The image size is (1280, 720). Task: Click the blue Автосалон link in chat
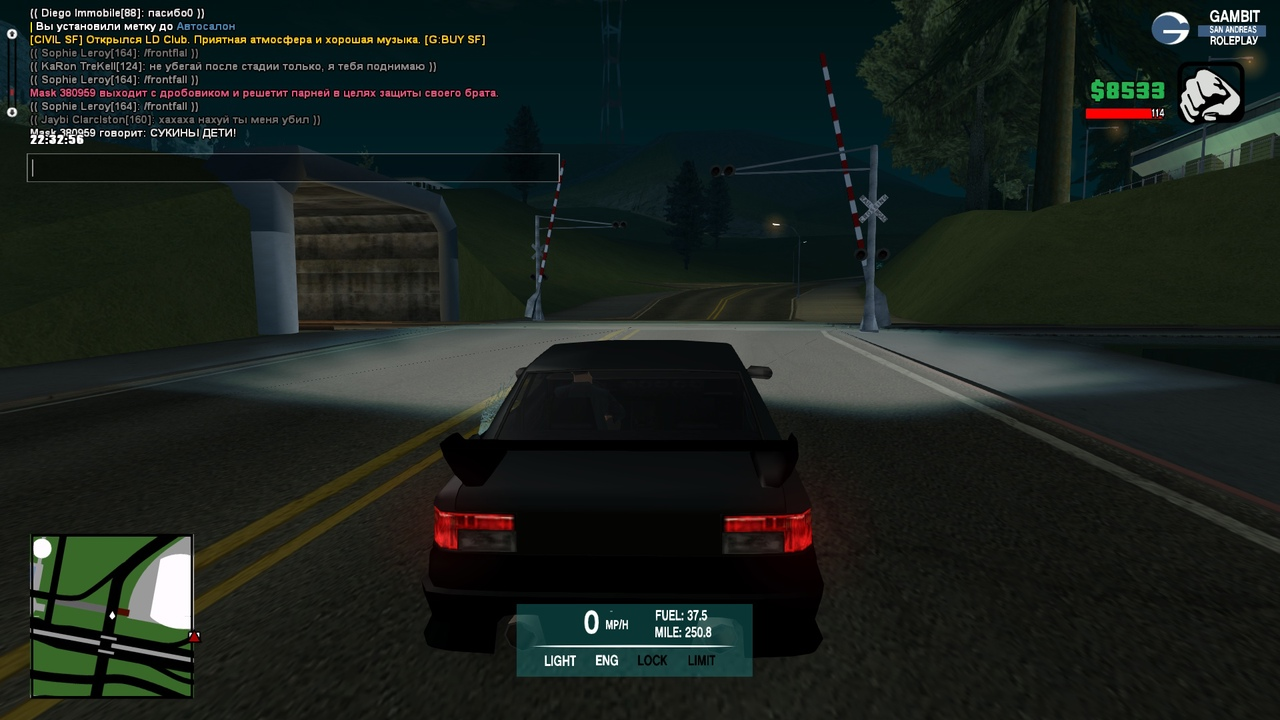click(206, 26)
